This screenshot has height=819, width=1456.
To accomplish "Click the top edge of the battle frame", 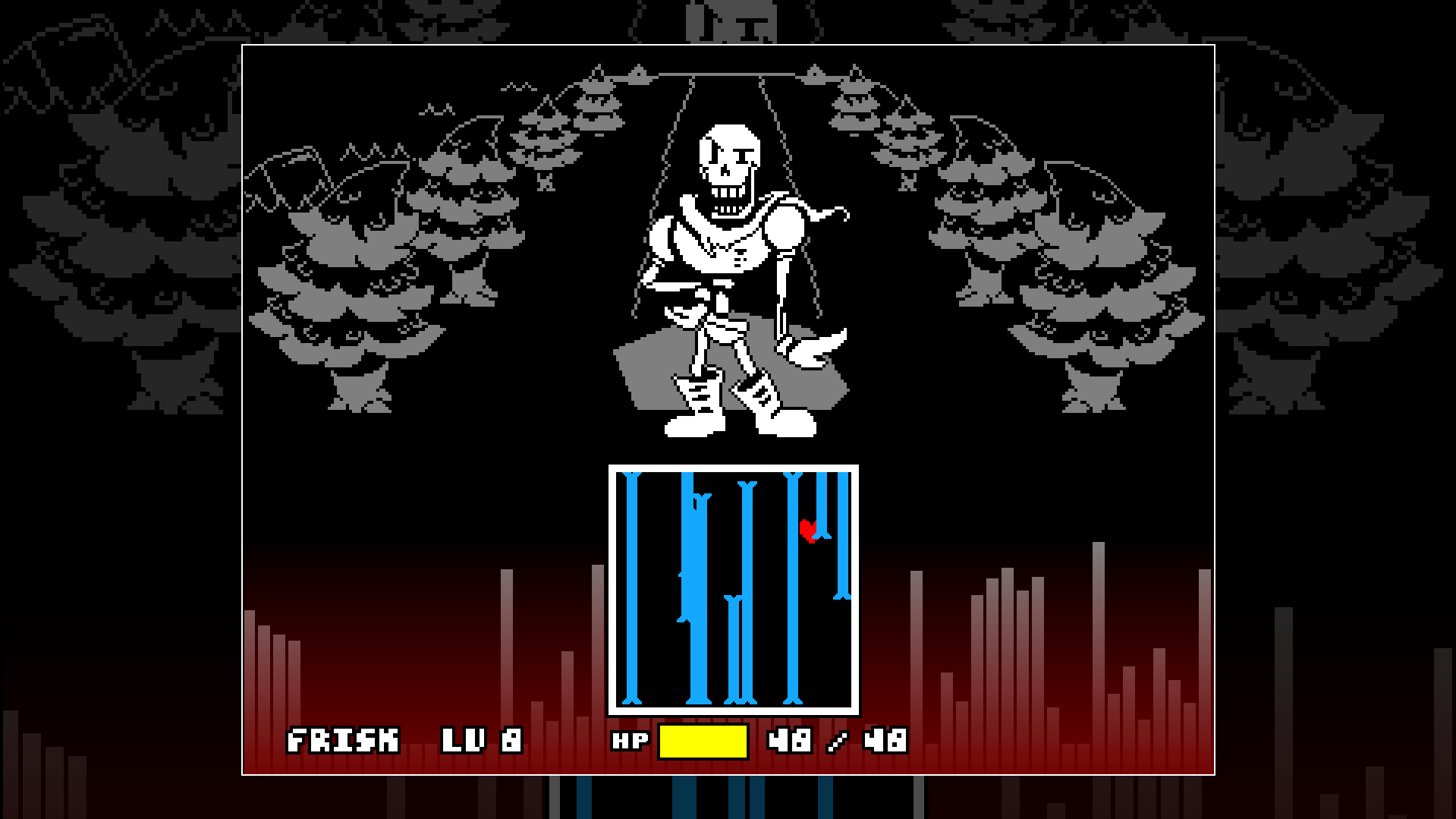I will tap(728, 46).
